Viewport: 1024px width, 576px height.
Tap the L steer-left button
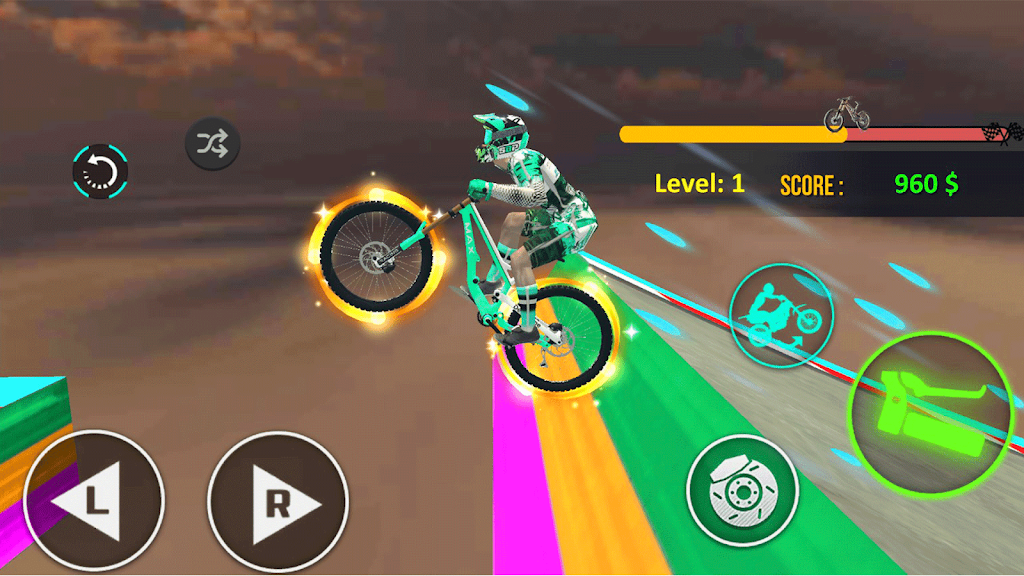[93, 501]
